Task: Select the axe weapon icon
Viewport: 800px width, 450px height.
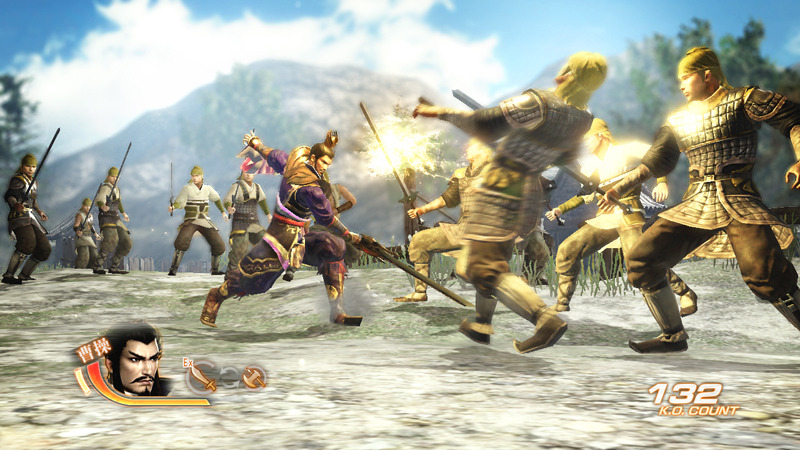Action: (x=254, y=377)
